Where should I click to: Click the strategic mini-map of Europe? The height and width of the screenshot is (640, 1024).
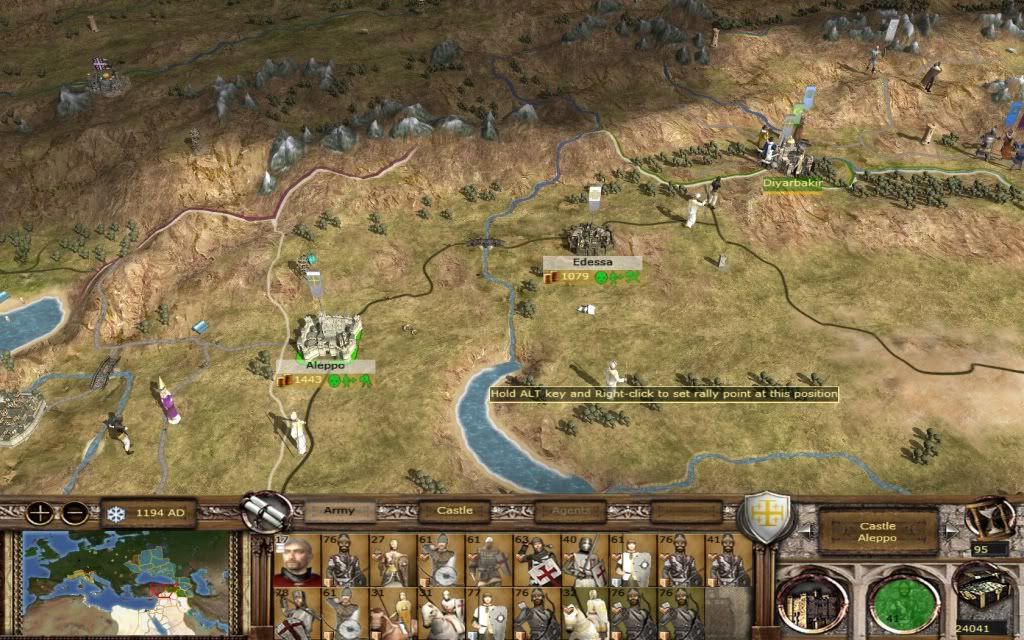[x=132, y=580]
